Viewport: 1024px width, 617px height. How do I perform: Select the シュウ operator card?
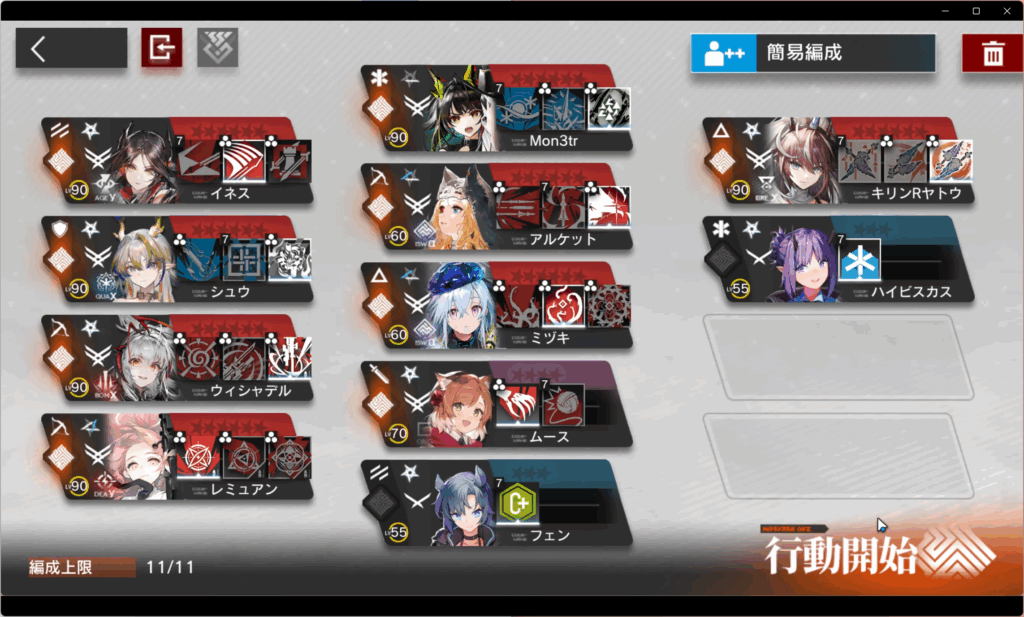point(175,259)
